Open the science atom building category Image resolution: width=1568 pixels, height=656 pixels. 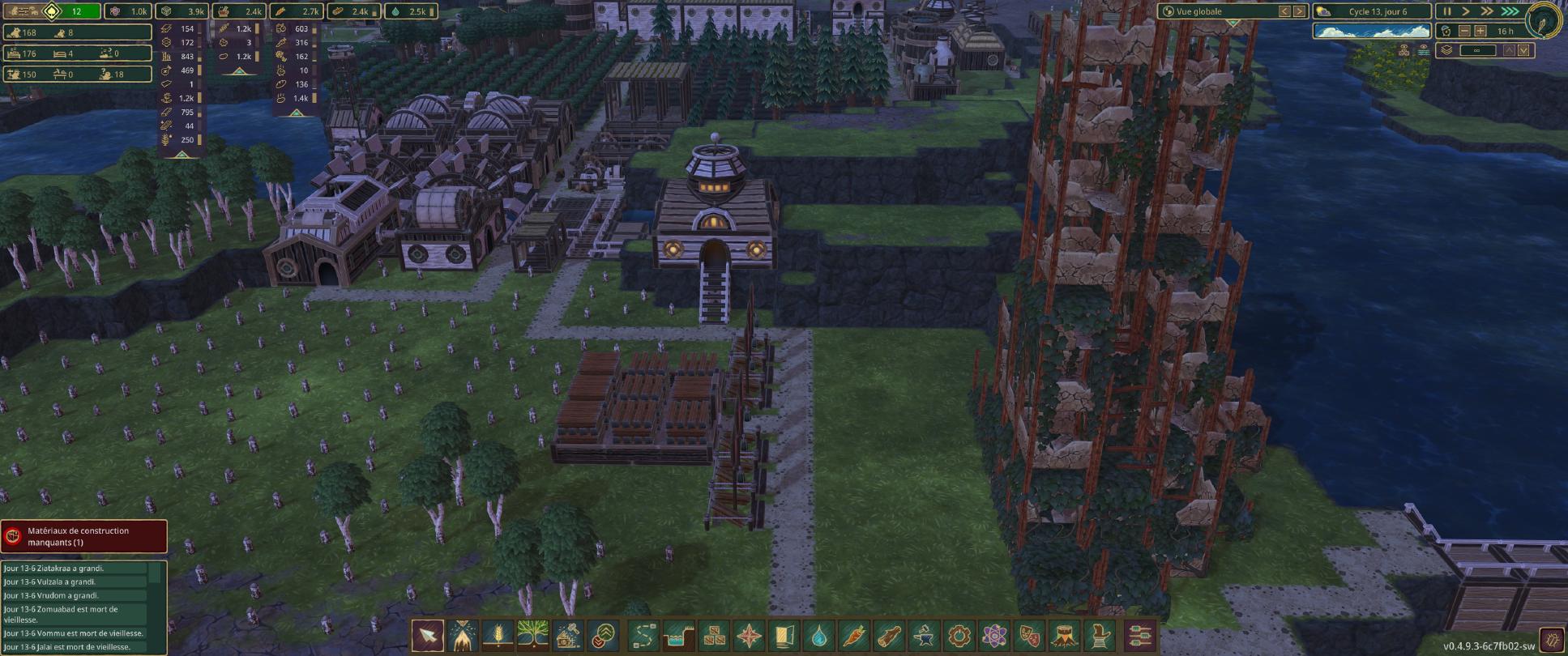click(x=994, y=636)
